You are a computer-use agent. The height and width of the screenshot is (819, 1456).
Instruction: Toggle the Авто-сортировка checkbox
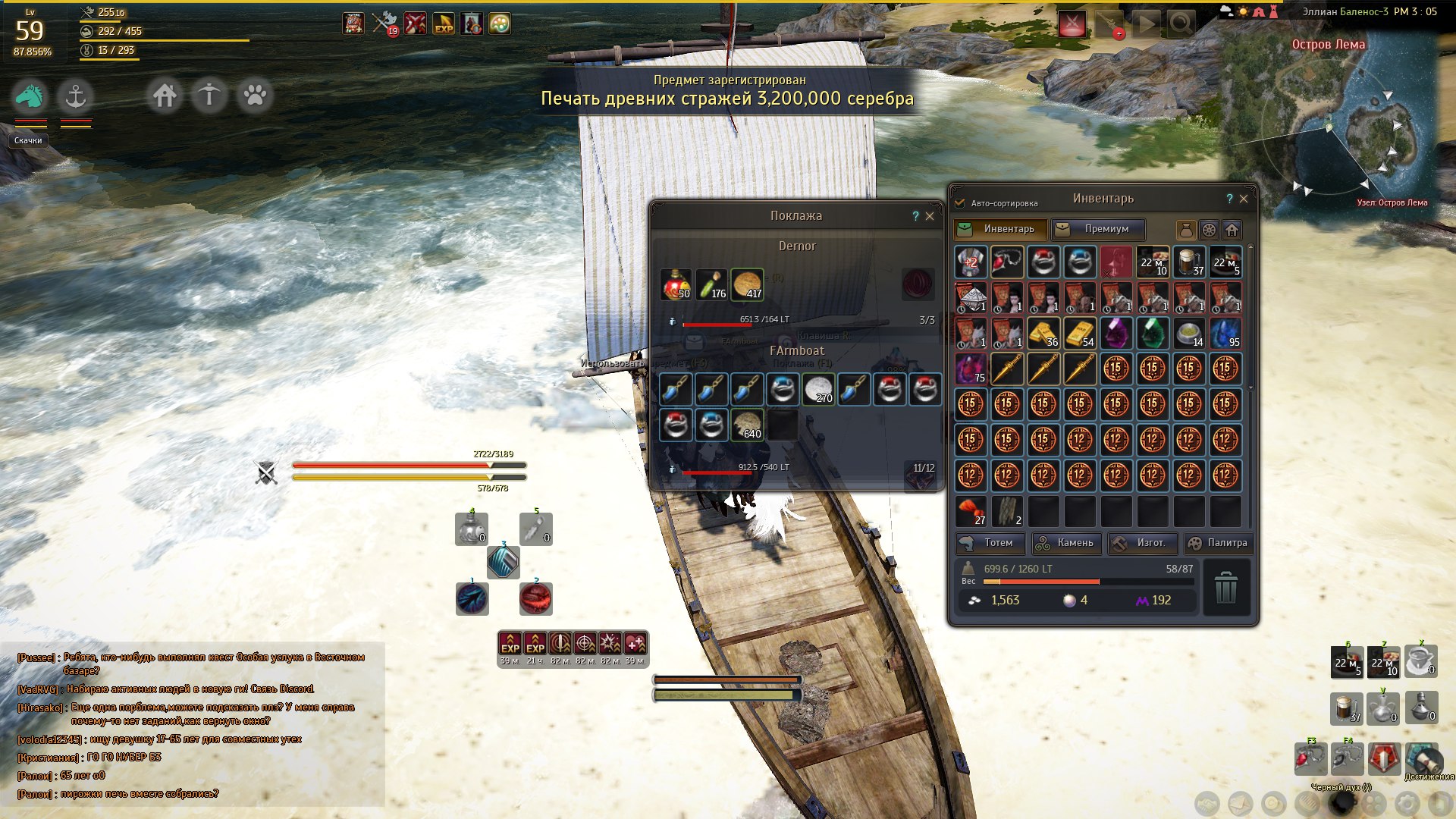pyautogui.click(x=960, y=203)
